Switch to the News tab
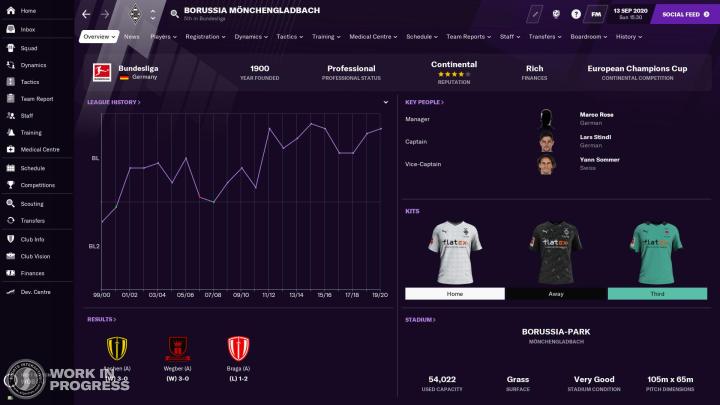Image resolution: width=720 pixels, height=405 pixels. (132, 36)
